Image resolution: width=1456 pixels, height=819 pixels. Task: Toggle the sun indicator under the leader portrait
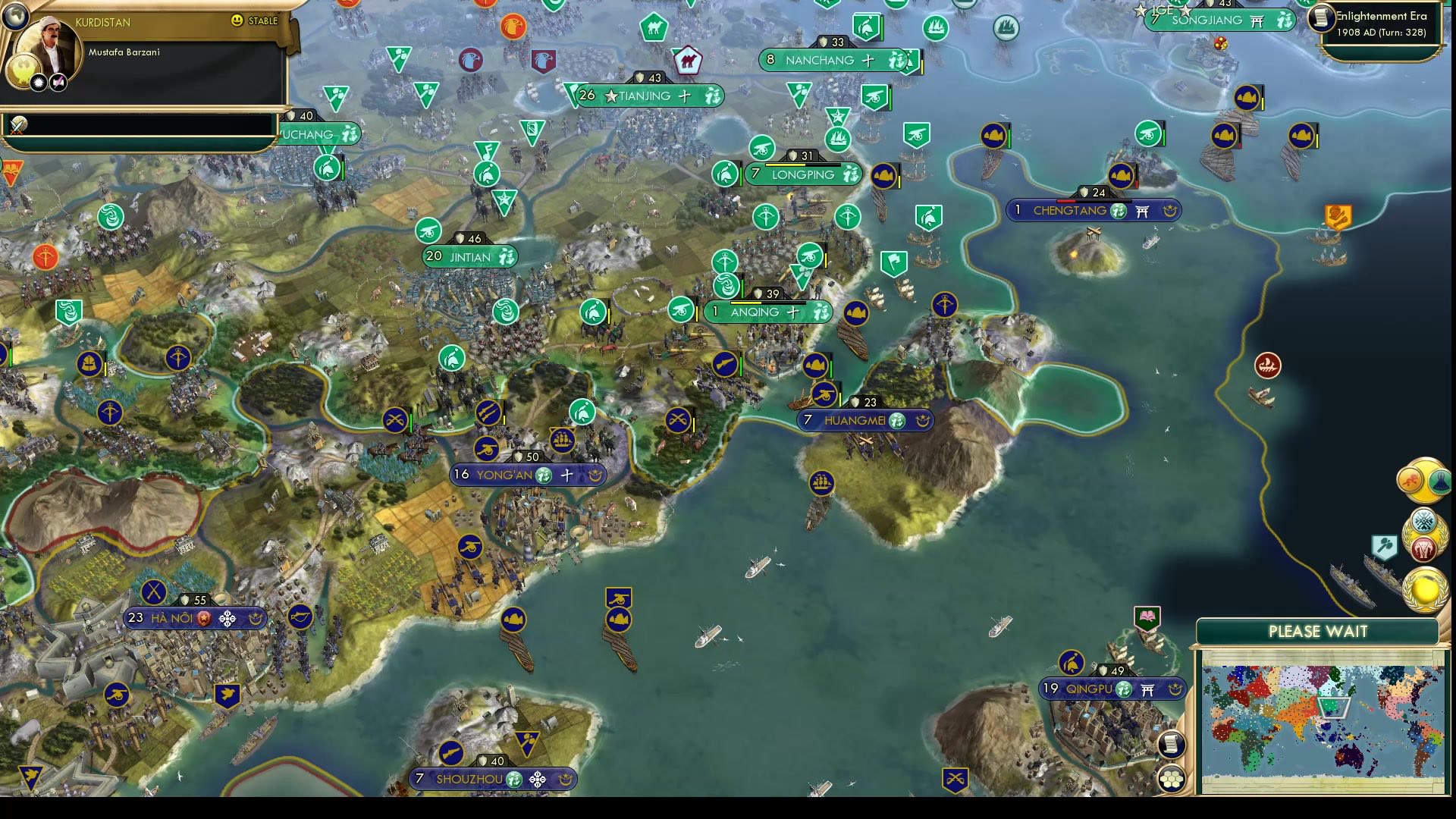39,83
